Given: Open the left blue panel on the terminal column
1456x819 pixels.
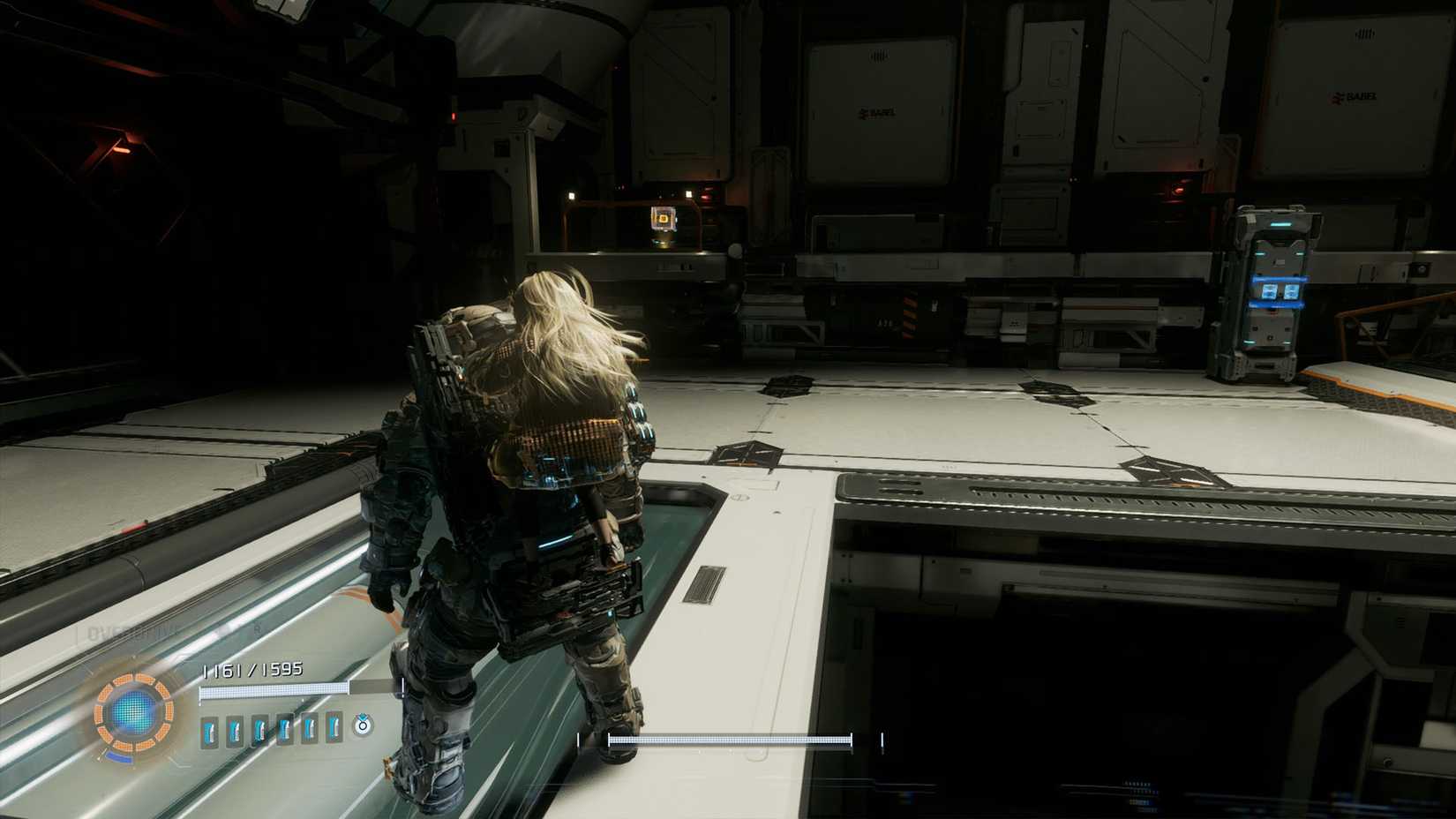Looking at the screenshot, I should click(1270, 292).
